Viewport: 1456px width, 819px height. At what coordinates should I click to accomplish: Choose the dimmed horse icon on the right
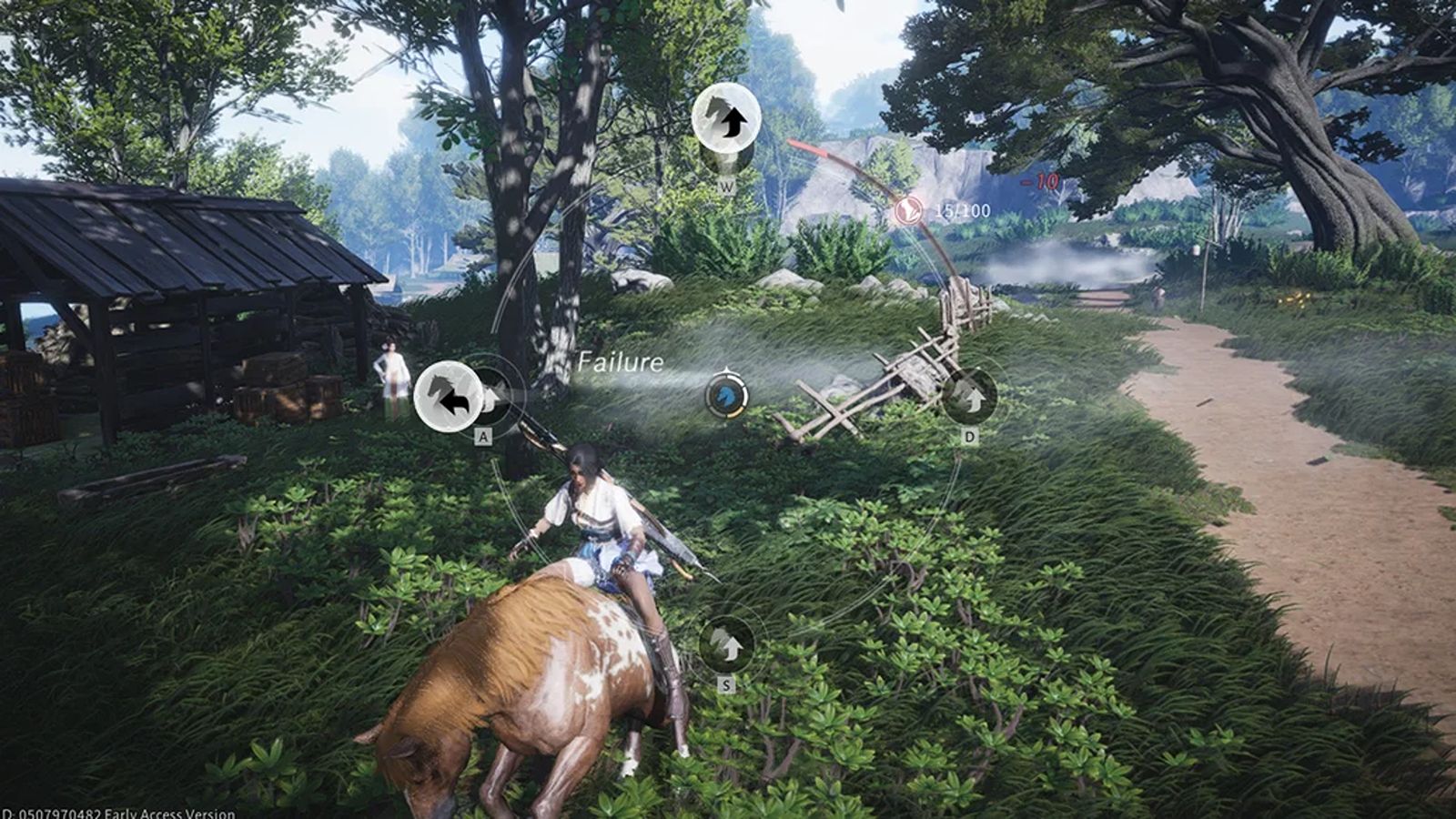[x=969, y=396]
